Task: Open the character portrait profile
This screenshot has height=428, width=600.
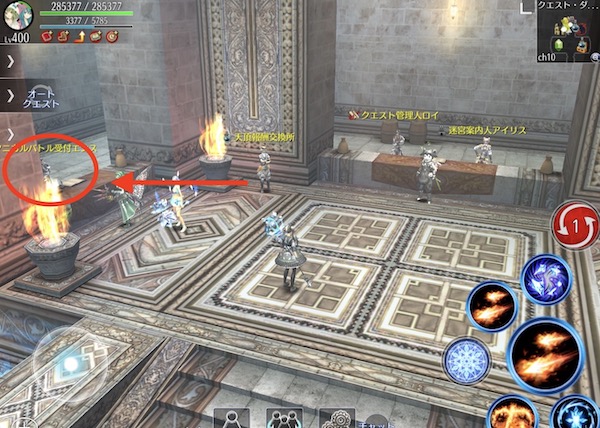Action: (x=17, y=17)
